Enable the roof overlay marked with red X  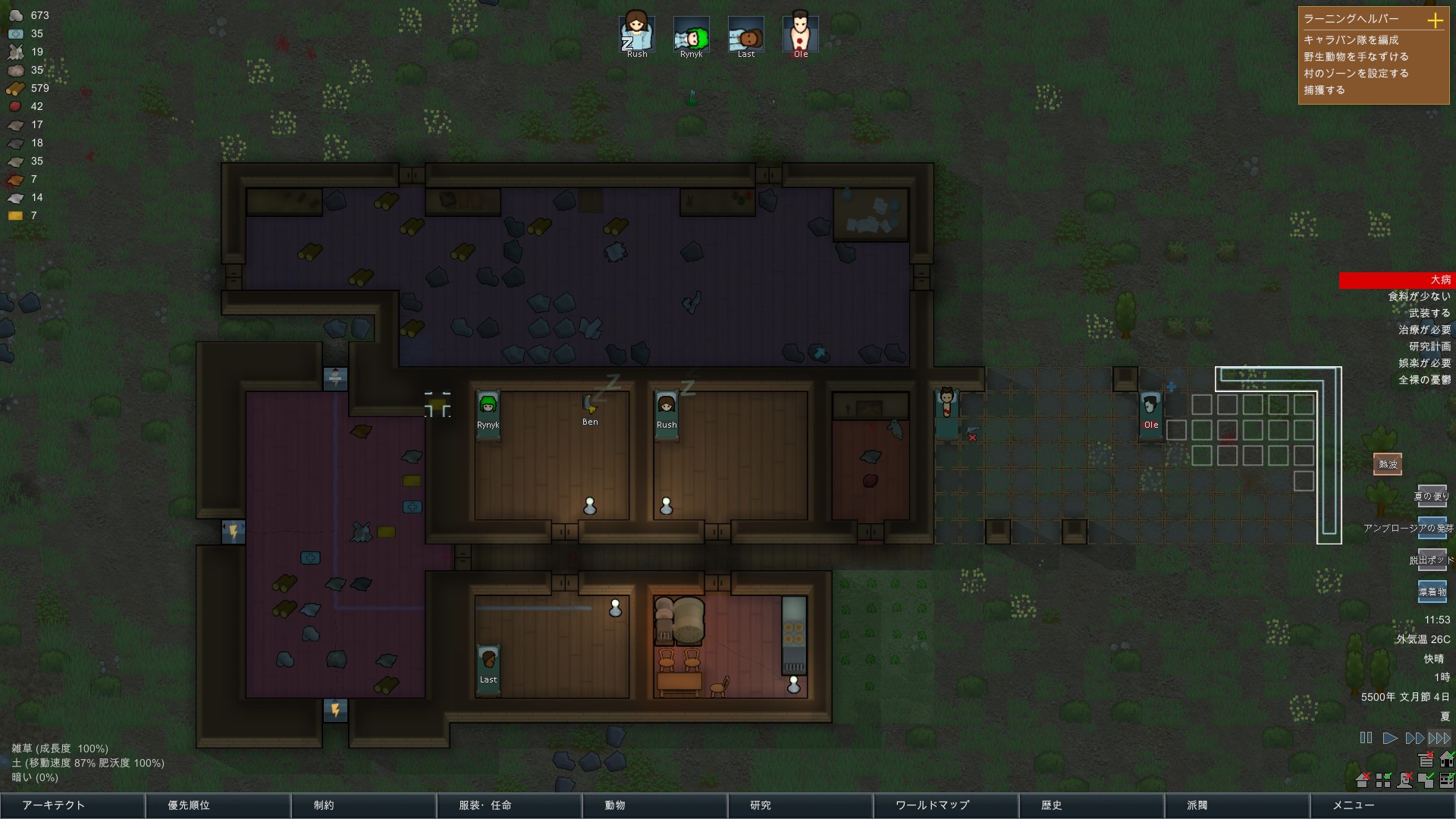coord(1363,780)
